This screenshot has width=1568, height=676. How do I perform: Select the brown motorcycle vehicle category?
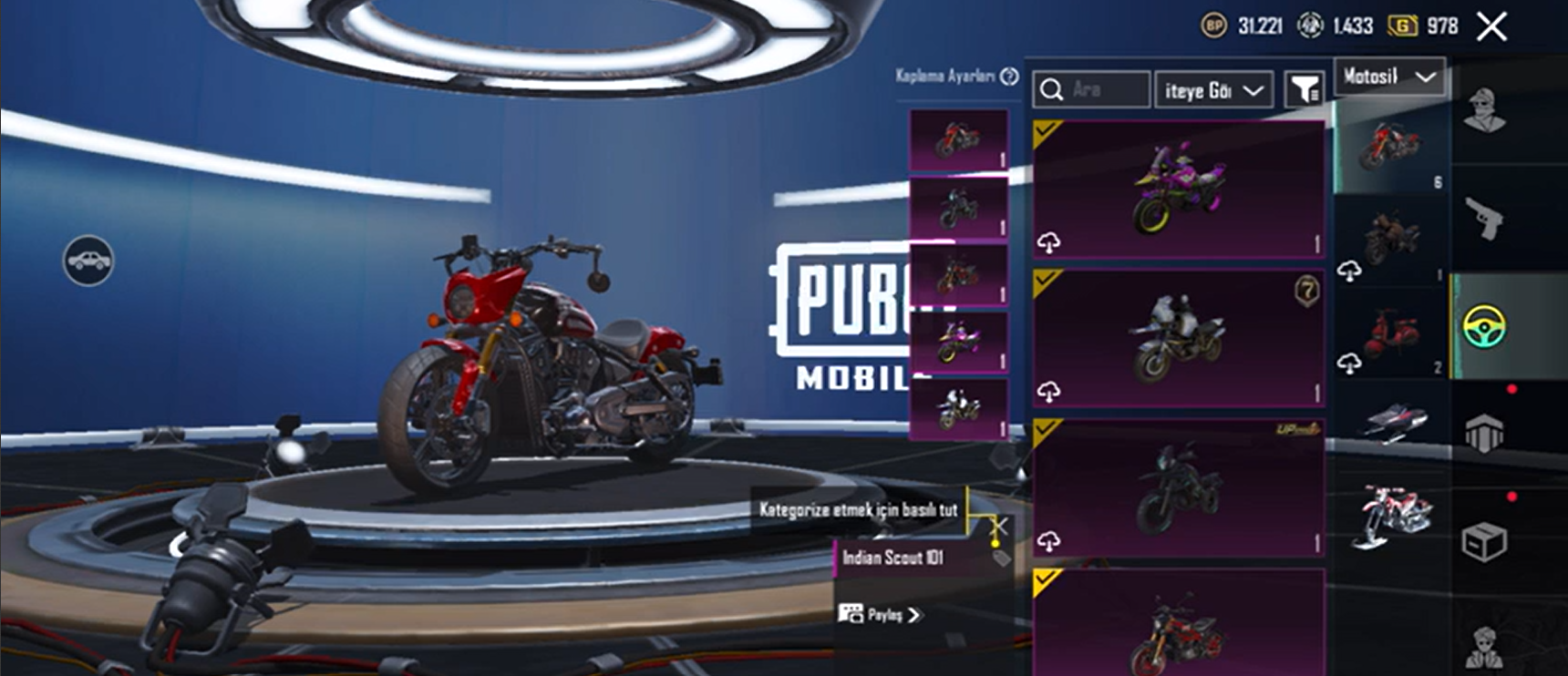pyautogui.click(x=1392, y=239)
